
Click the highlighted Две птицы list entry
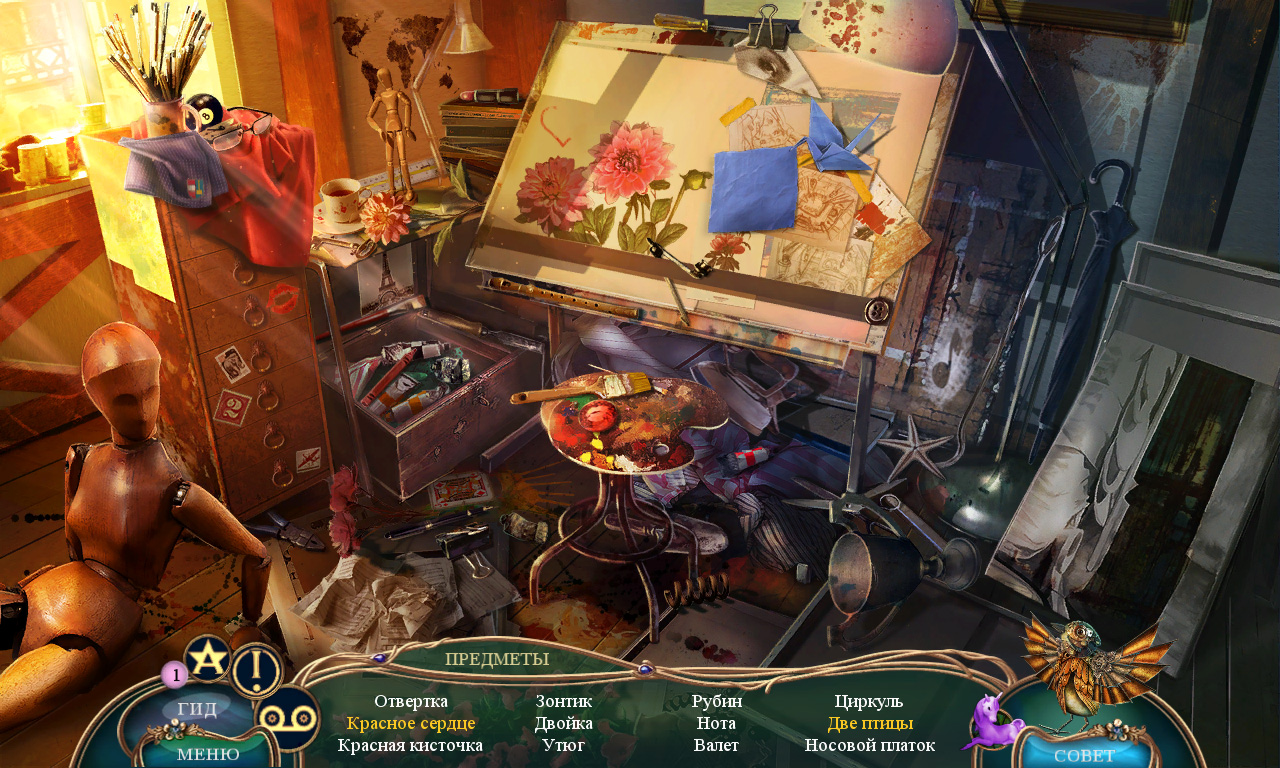coord(869,723)
